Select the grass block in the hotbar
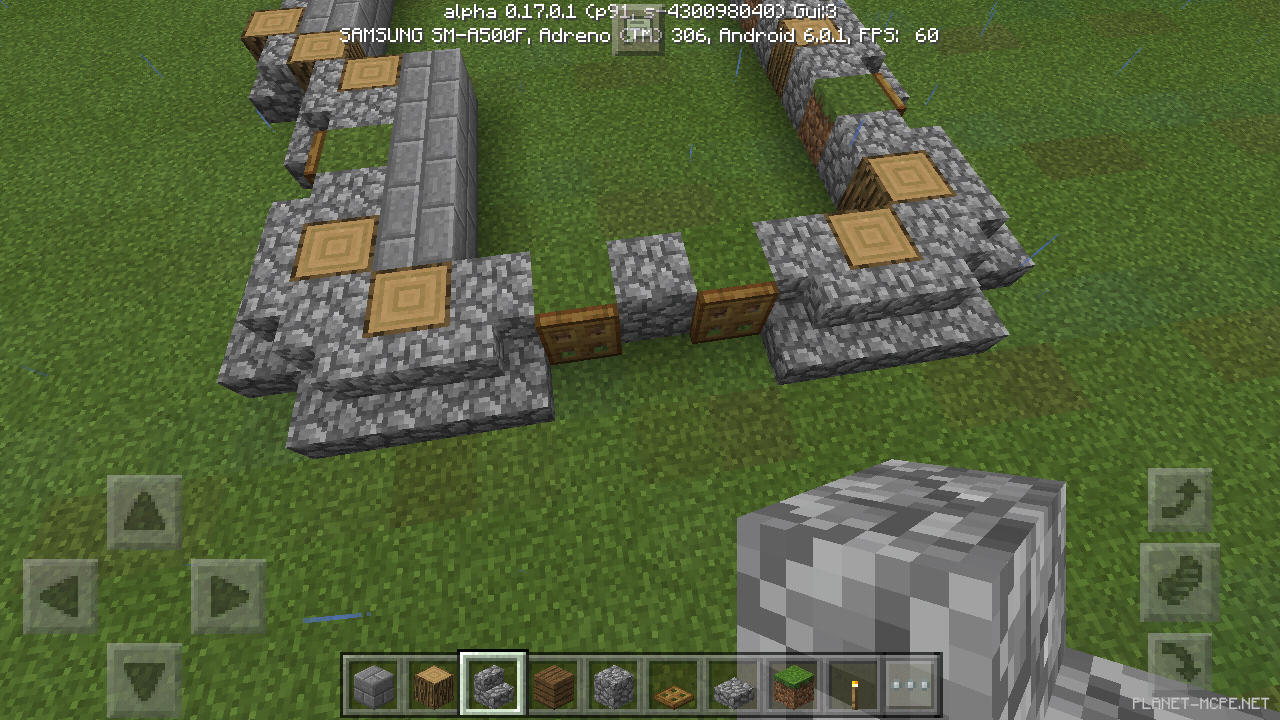The width and height of the screenshot is (1280, 720). click(x=793, y=685)
